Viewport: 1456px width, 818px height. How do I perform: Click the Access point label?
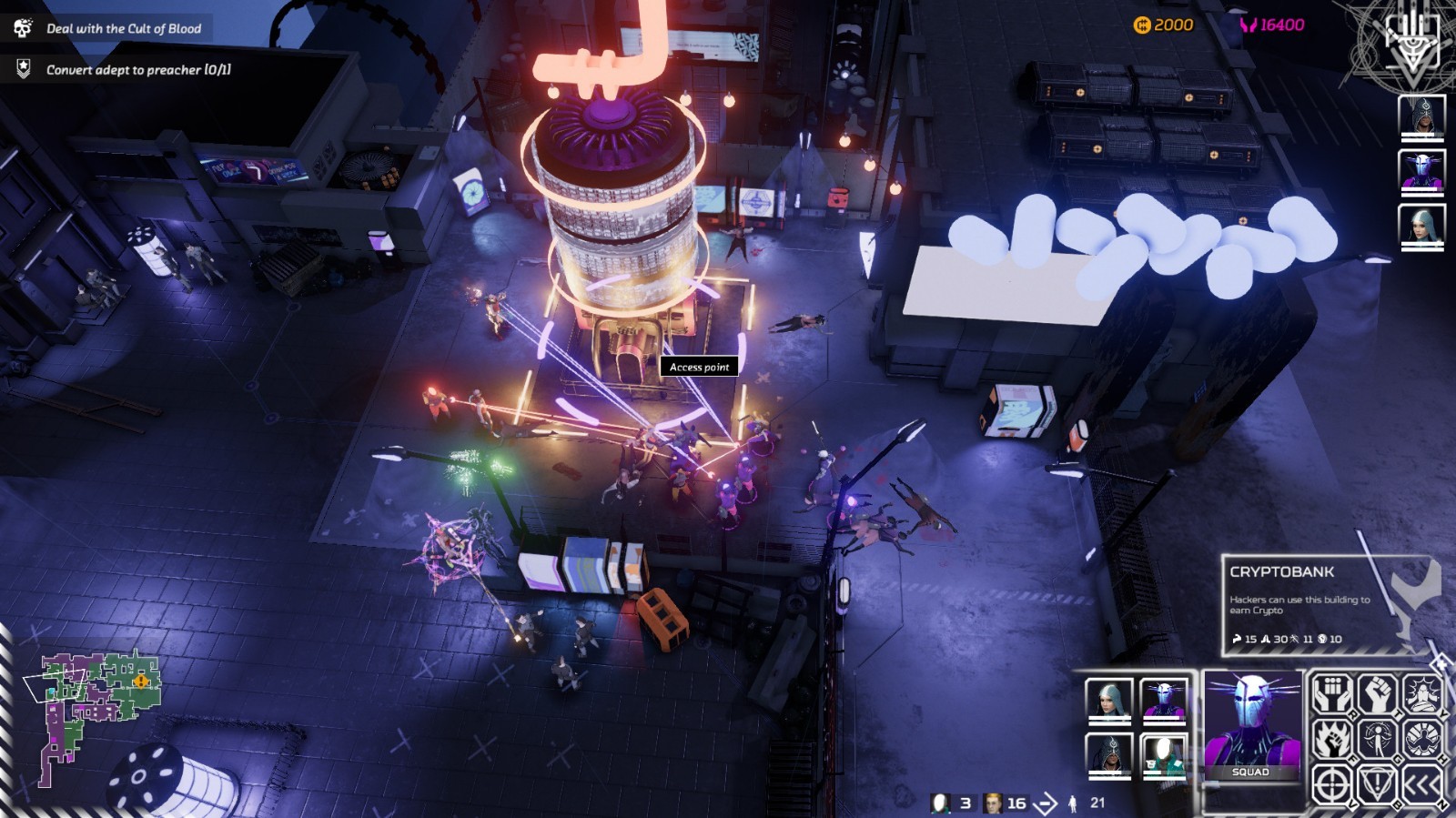click(699, 367)
